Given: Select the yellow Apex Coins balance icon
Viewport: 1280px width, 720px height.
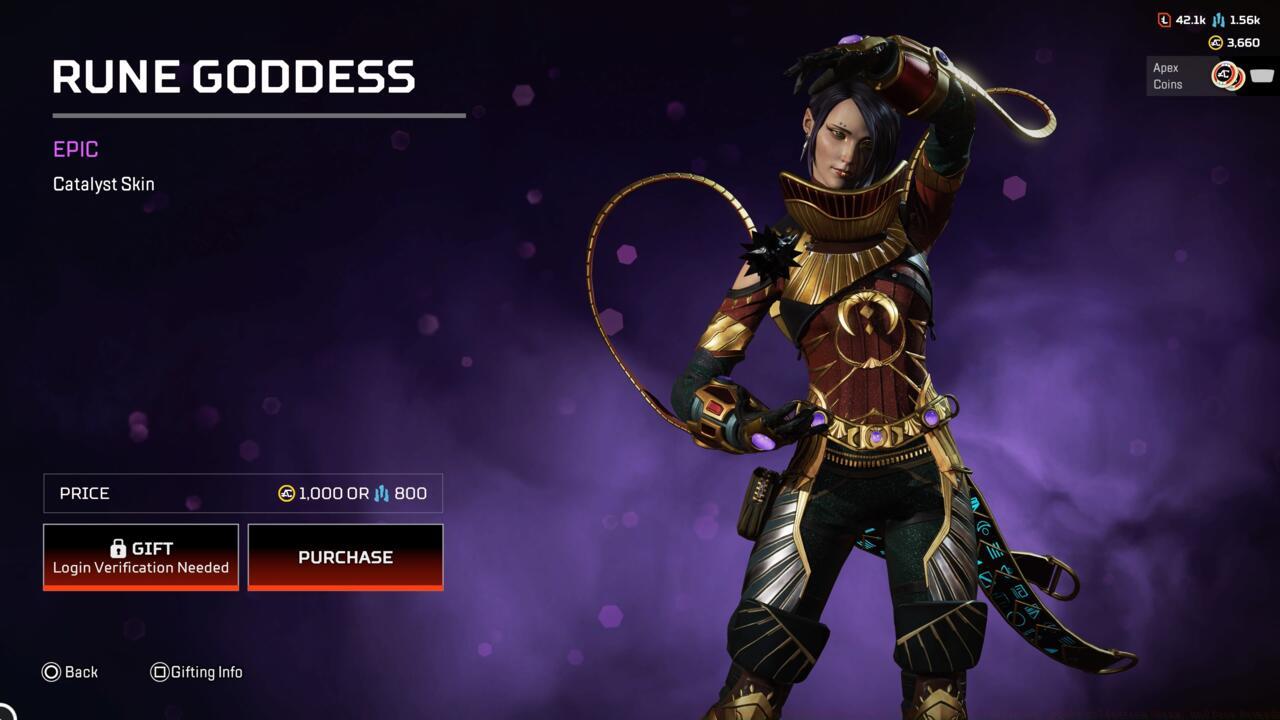Looking at the screenshot, I should click(1214, 42).
